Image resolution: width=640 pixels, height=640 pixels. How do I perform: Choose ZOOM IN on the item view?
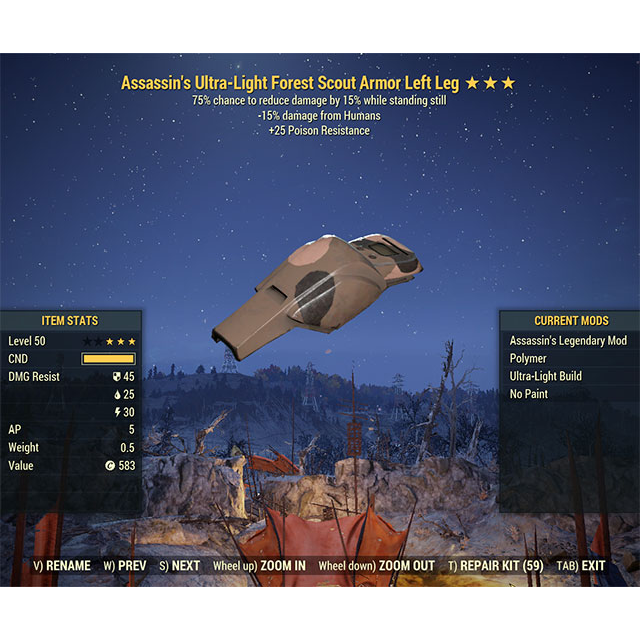point(260,566)
